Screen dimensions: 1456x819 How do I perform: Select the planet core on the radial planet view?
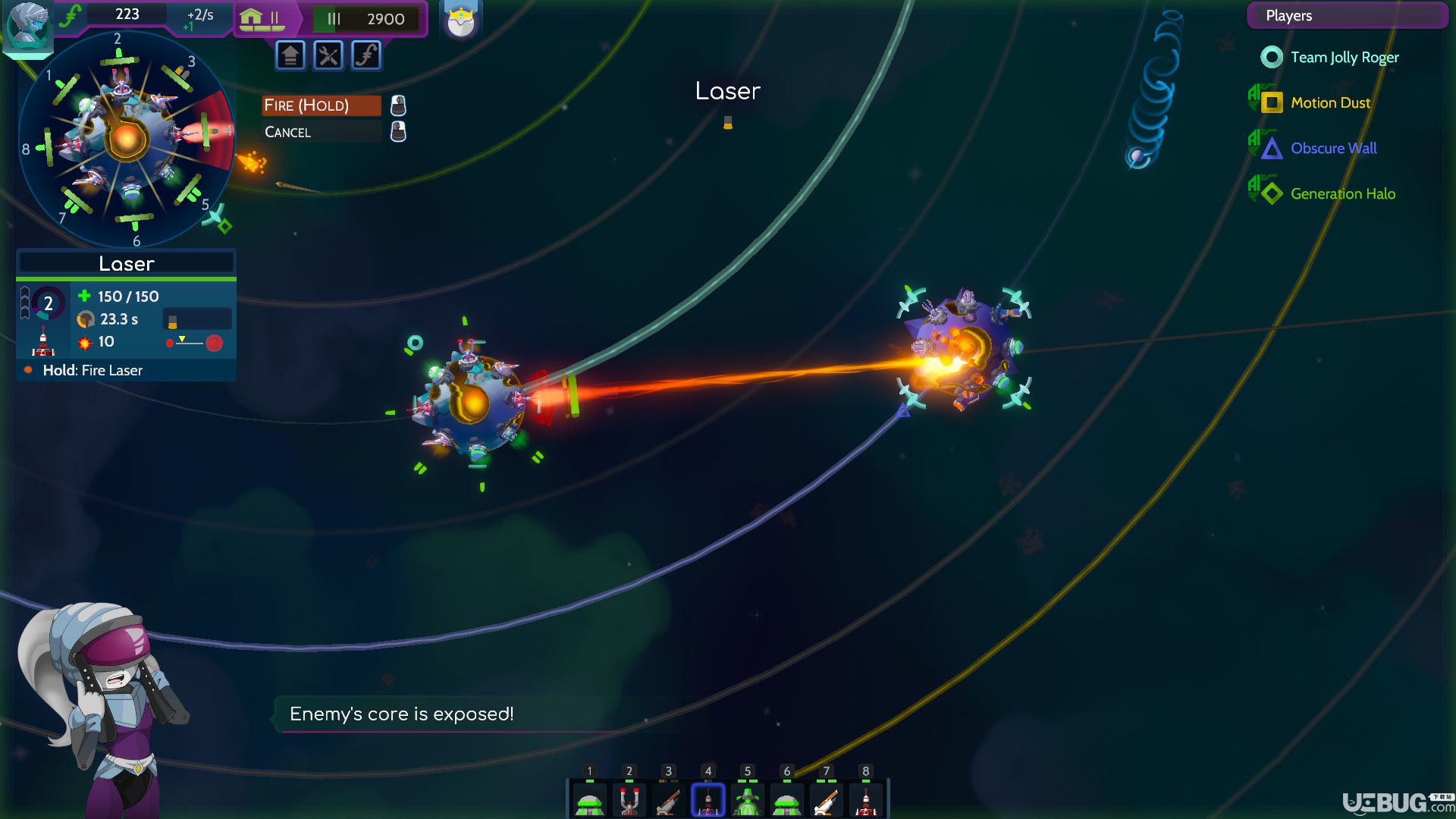pos(126,139)
